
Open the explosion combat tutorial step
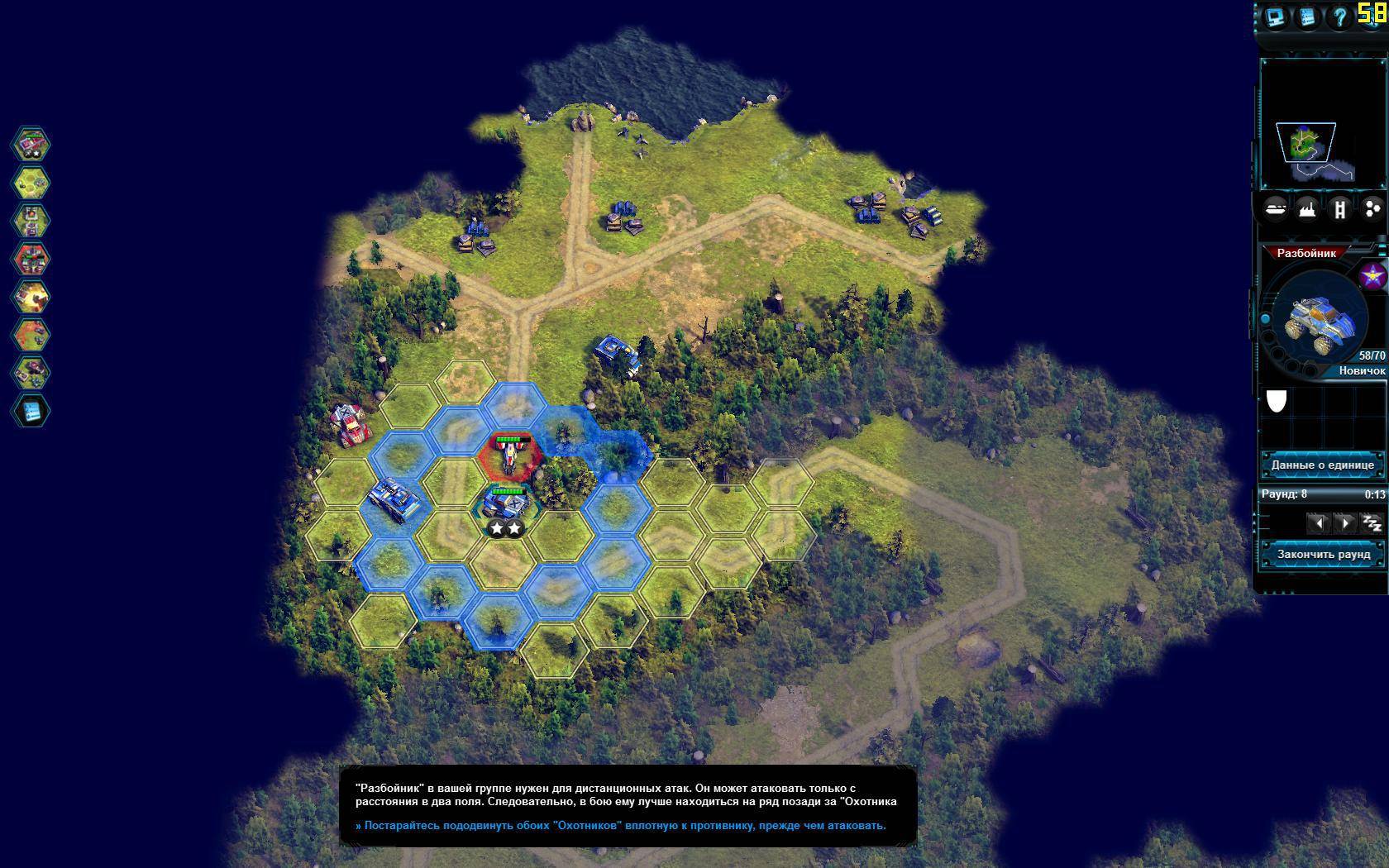point(31,297)
